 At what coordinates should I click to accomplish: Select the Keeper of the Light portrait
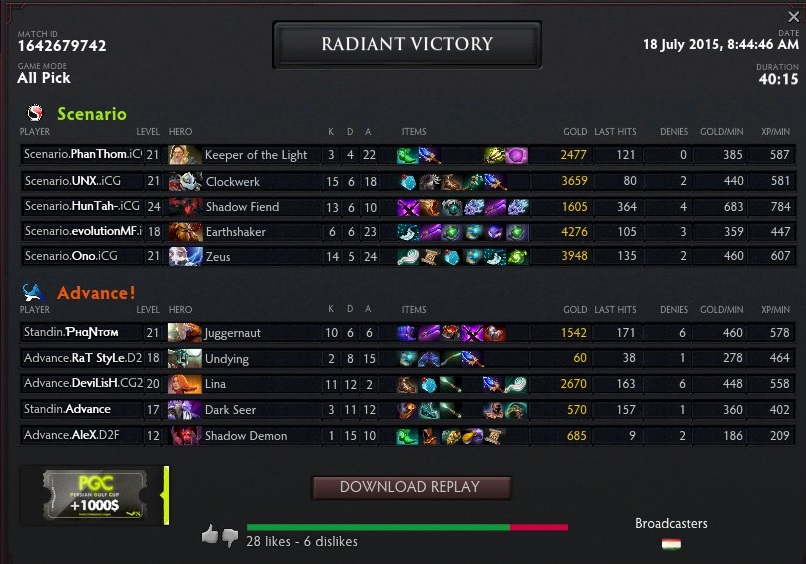[x=185, y=155]
